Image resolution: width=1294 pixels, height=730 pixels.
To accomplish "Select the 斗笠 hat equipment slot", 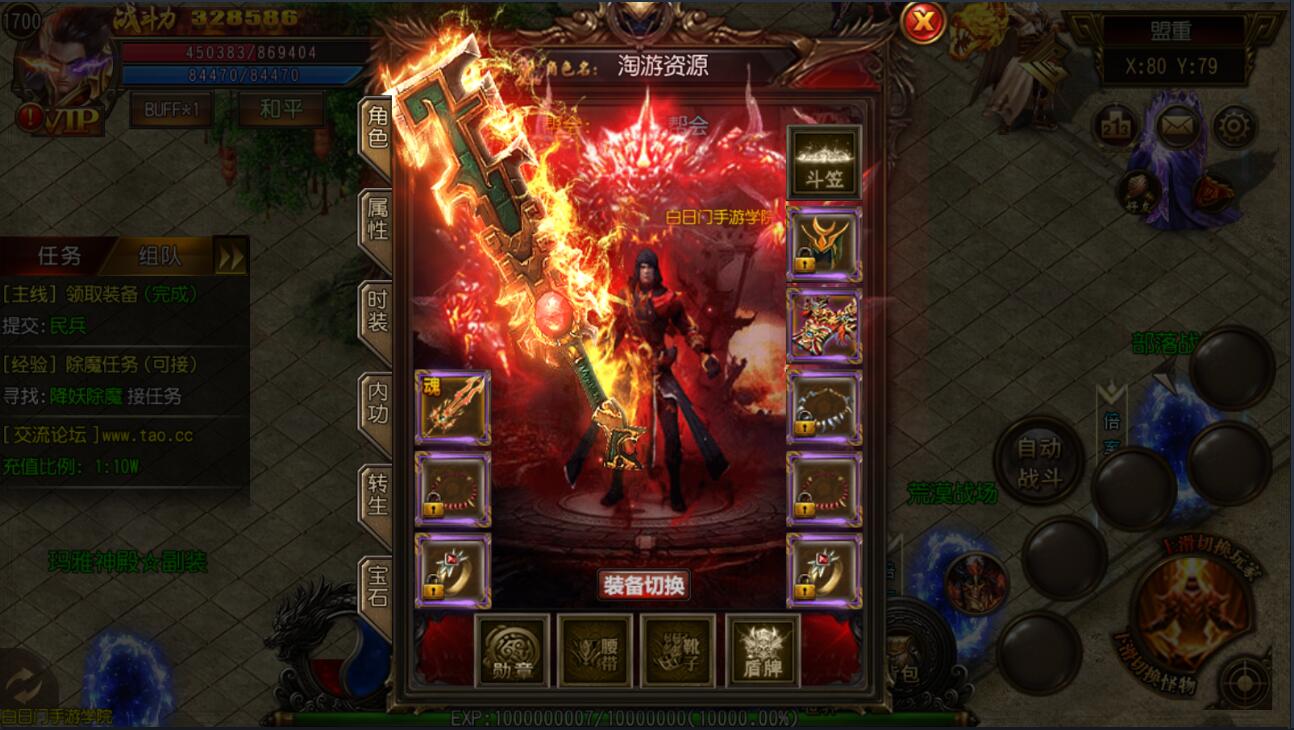I will tap(824, 162).
